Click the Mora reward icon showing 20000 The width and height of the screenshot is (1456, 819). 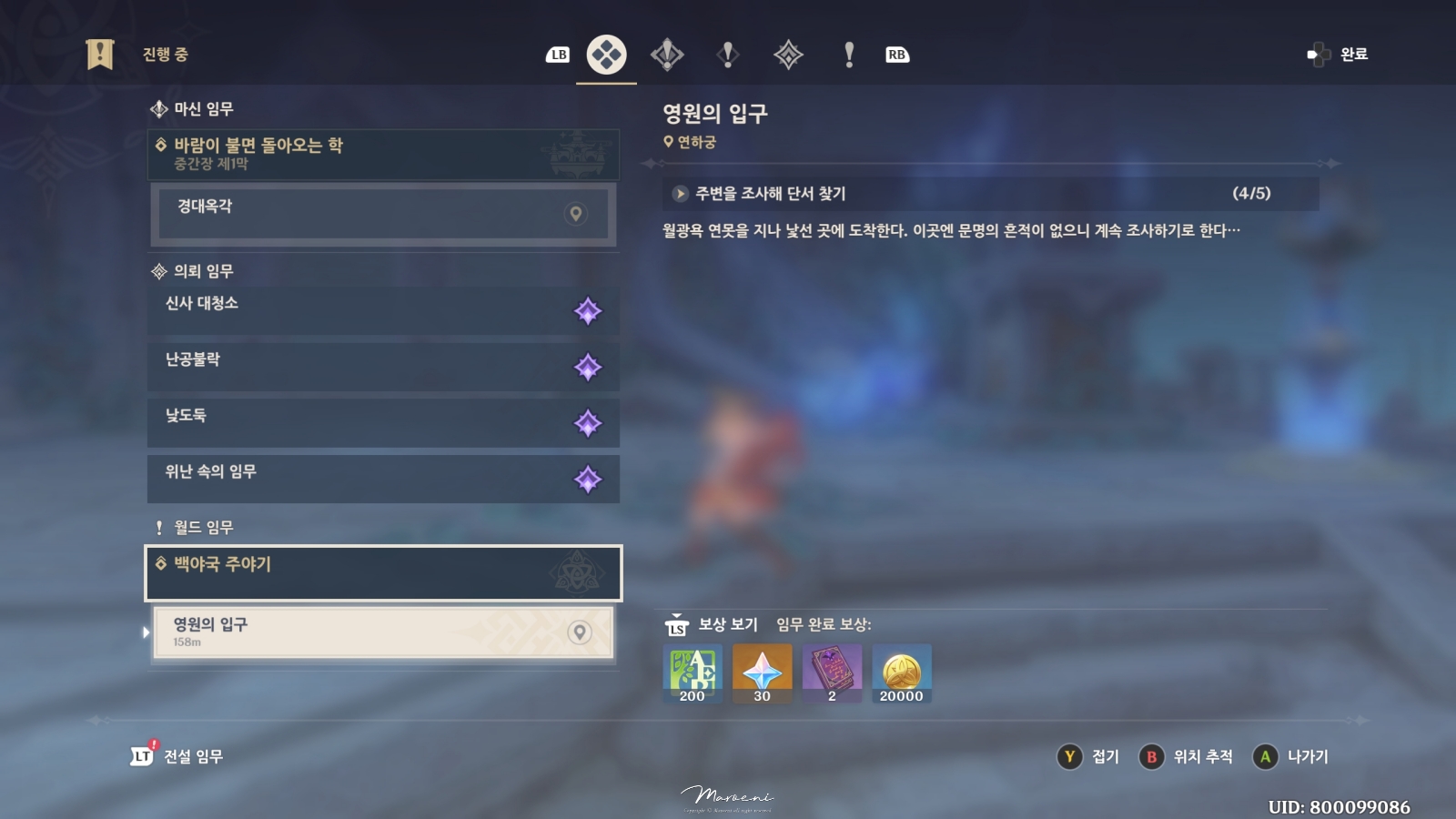[901, 672]
